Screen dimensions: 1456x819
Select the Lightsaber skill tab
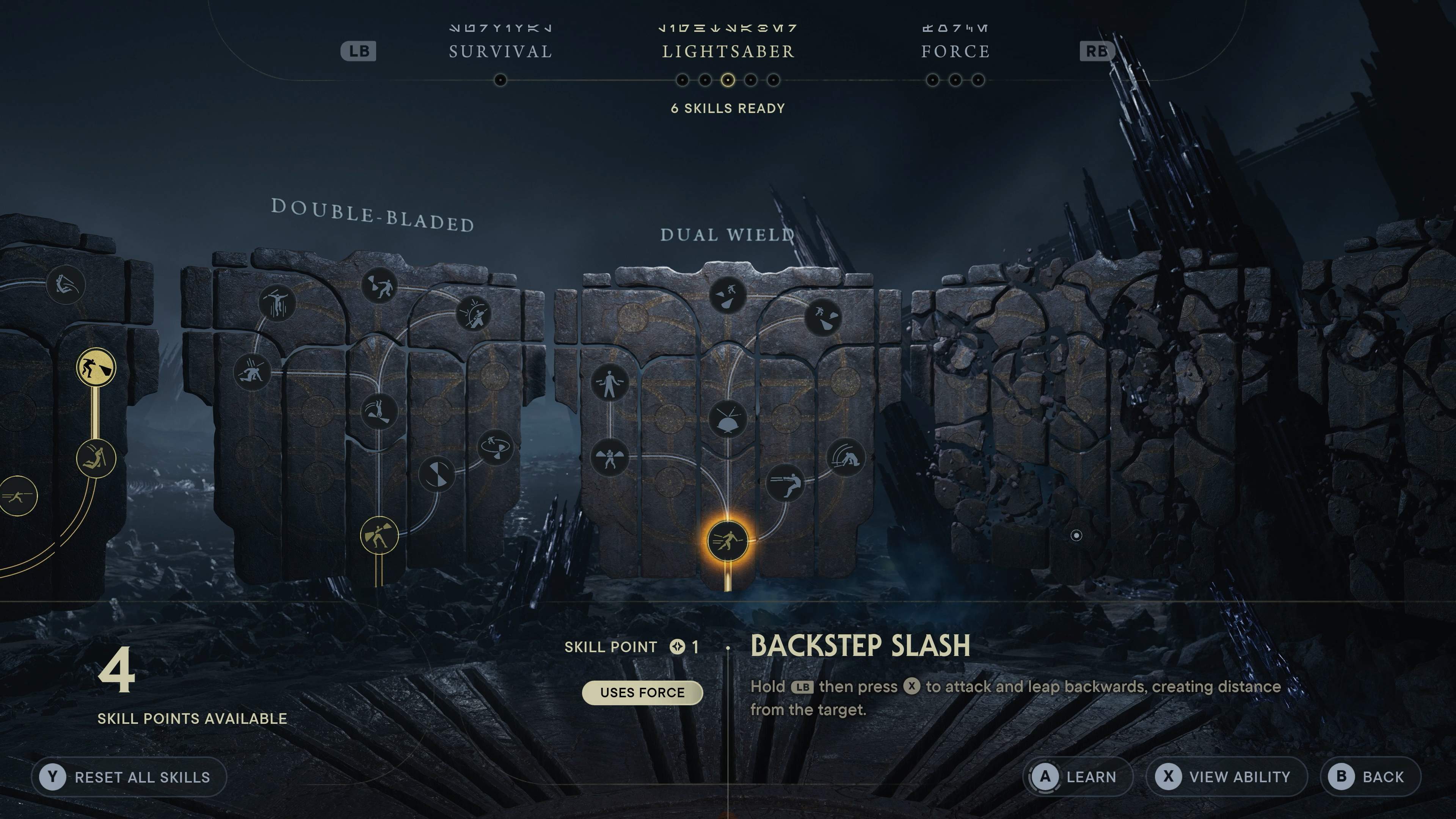(x=728, y=52)
